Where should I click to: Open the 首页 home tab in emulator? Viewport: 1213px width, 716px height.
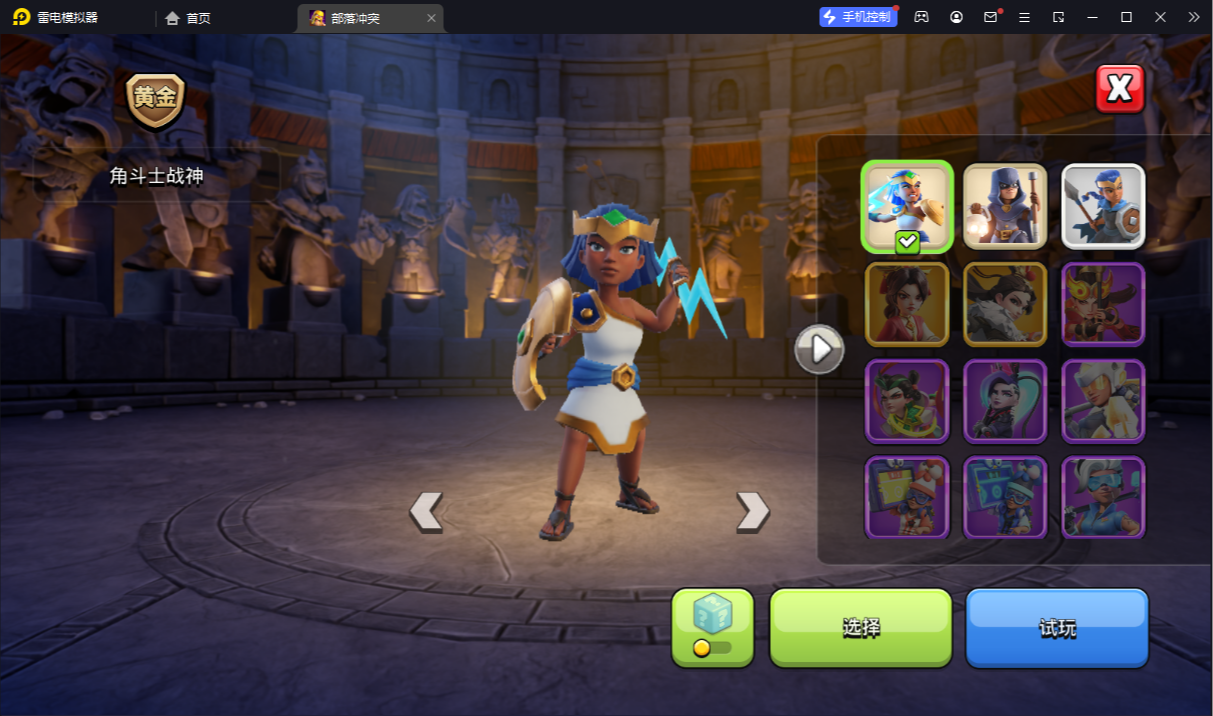tap(188, 18)
